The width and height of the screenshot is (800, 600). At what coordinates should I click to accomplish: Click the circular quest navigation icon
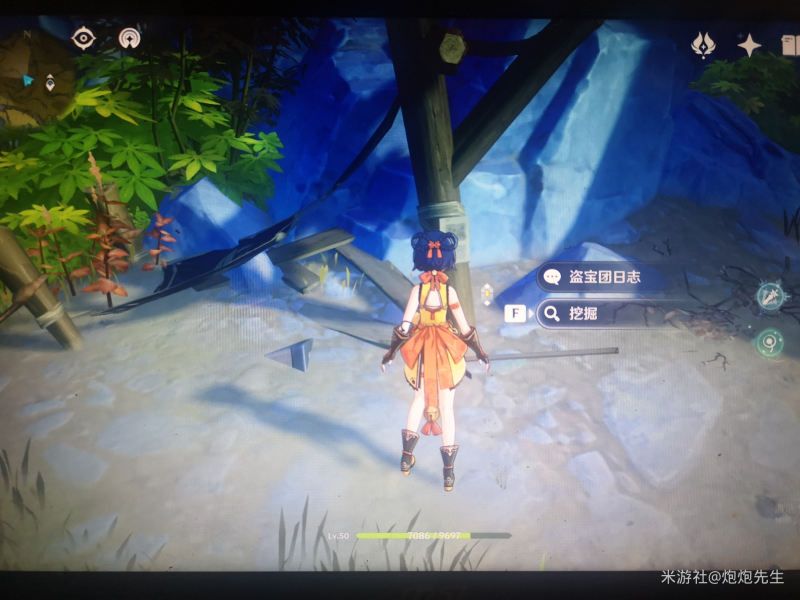coord(128,38)
